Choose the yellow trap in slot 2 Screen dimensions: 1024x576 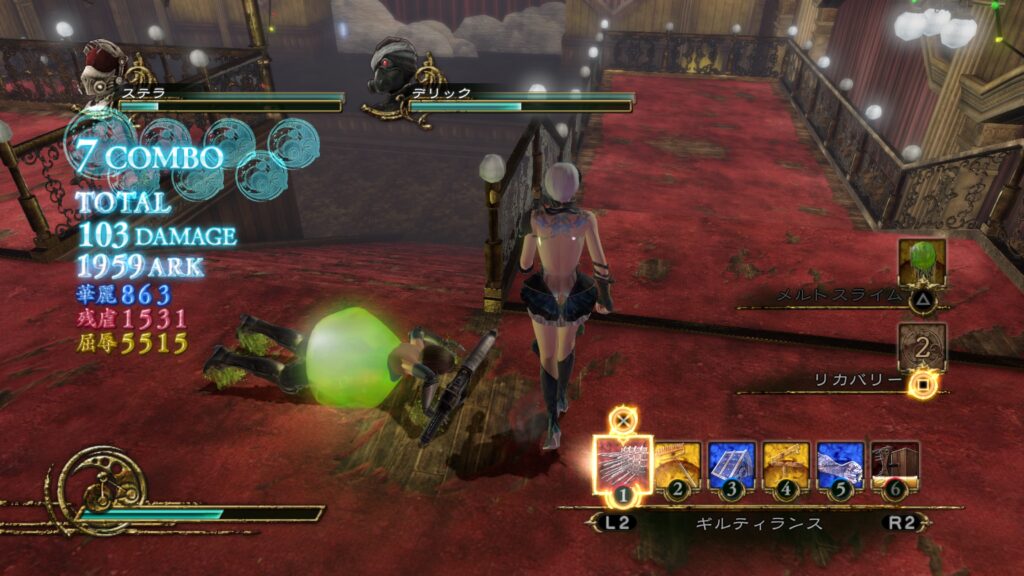click(678, 466)
